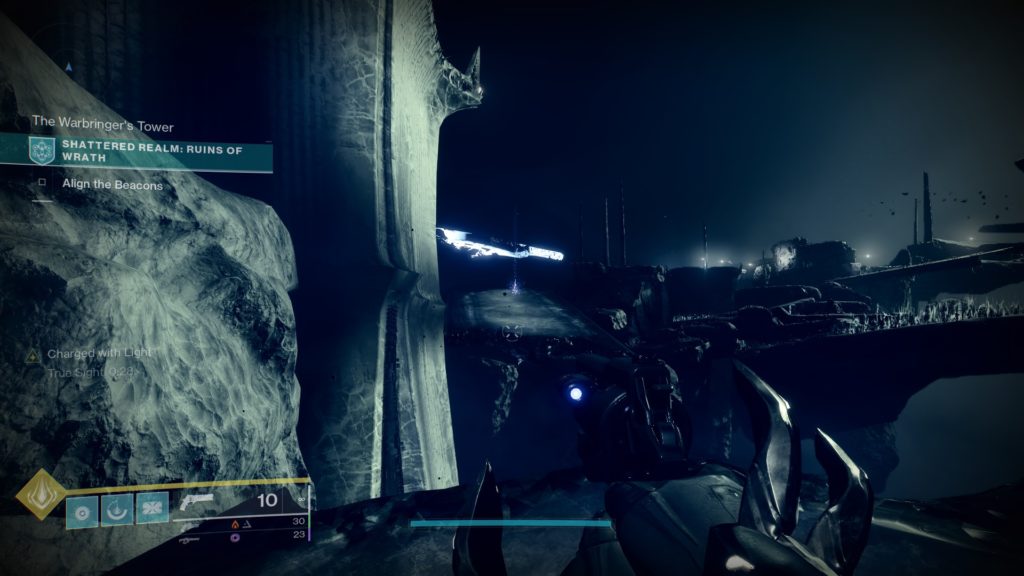Choose the mission emblem shield icon
Viewport: 1024px width, 576px height.
tap(41, 150)
